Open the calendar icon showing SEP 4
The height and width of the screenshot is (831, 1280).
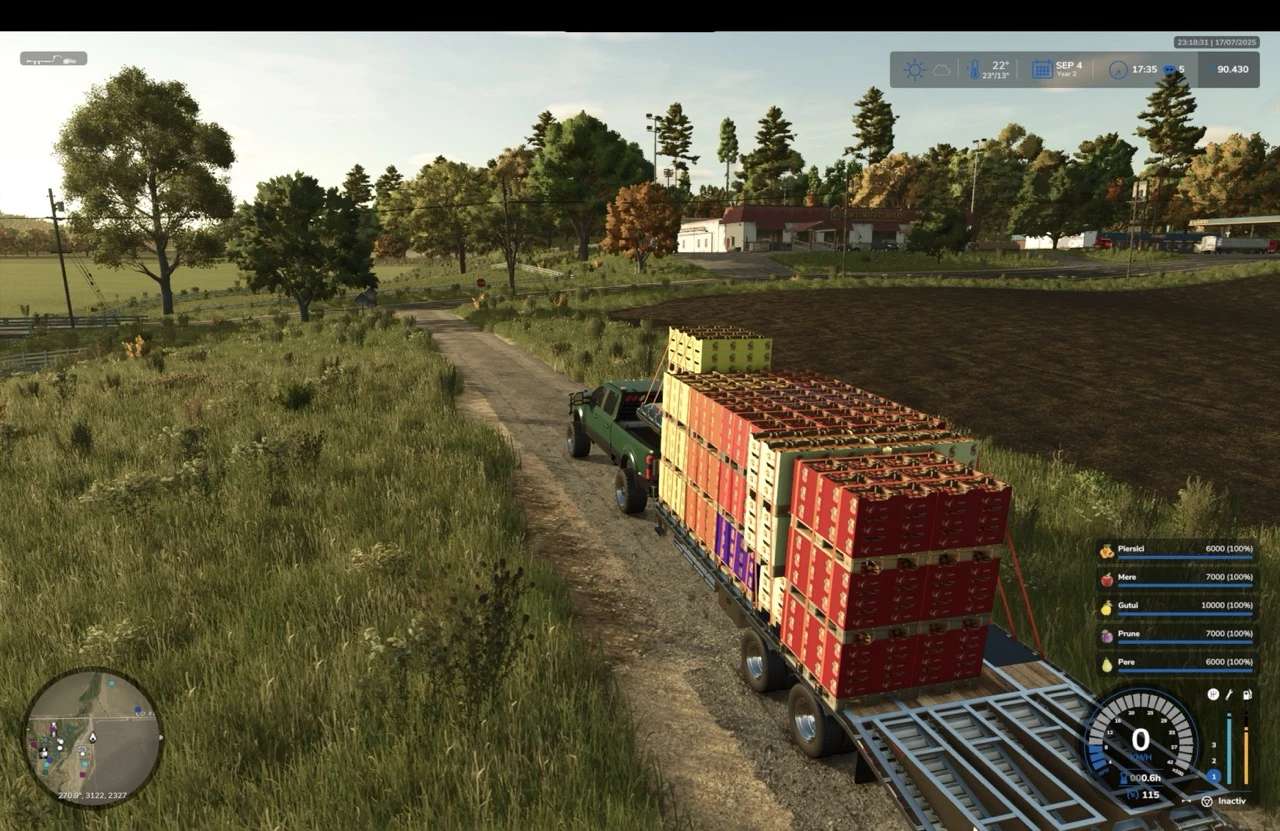(x=1042, y=70)
